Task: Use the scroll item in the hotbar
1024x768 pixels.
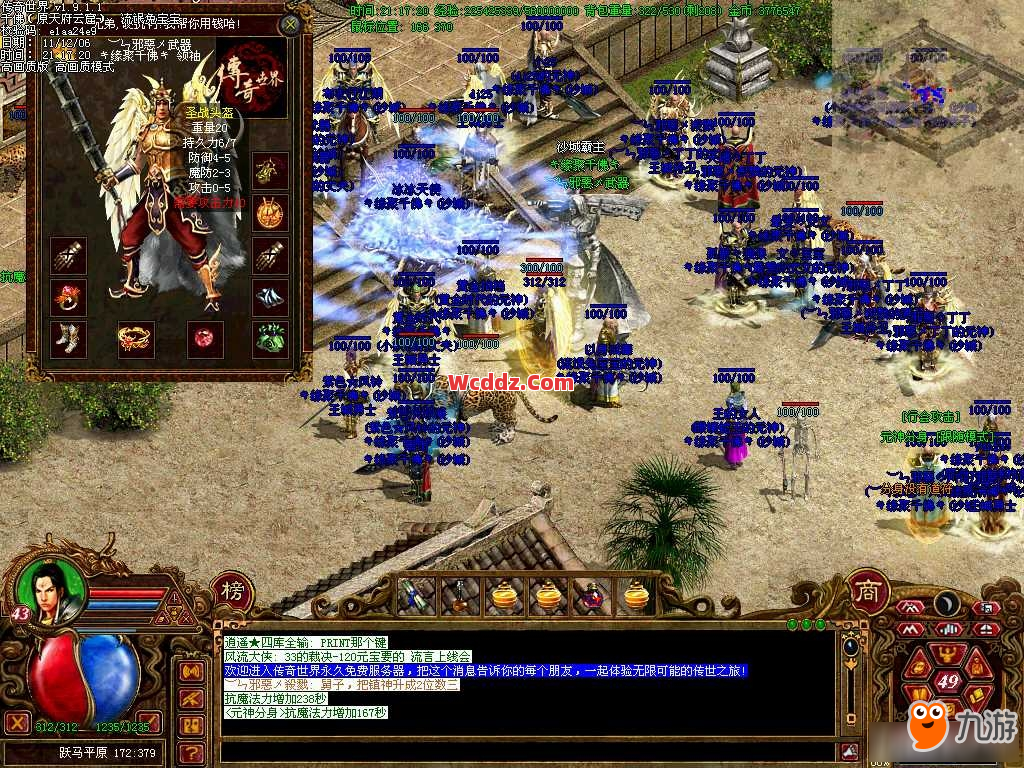Action: pos(415,597)
